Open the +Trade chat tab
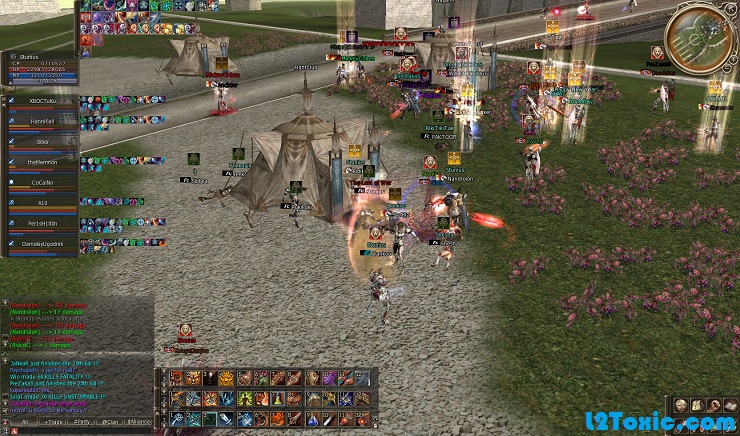The image size is (740, 436). click(54, 423)
